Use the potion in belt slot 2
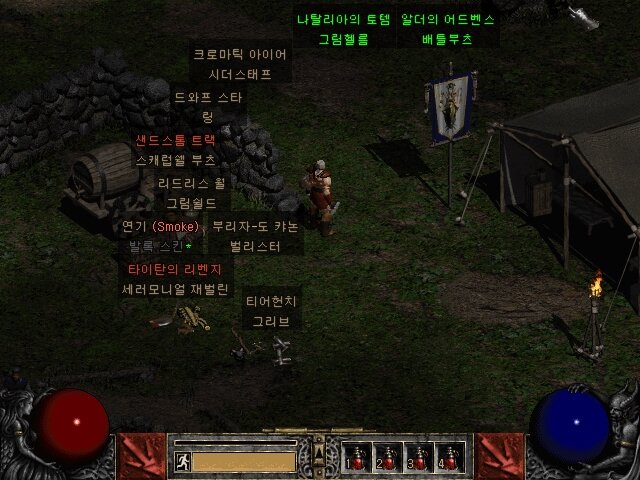 386,457
